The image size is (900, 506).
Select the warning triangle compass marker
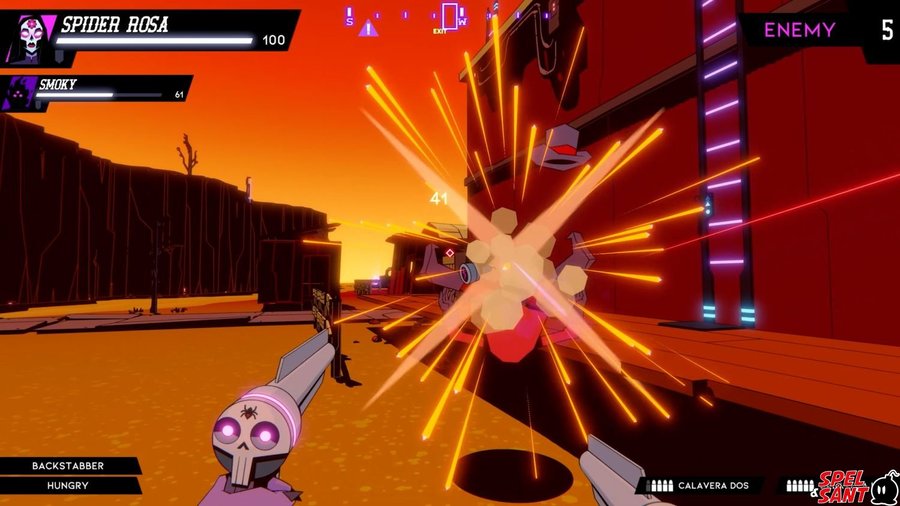pos(369,28)
